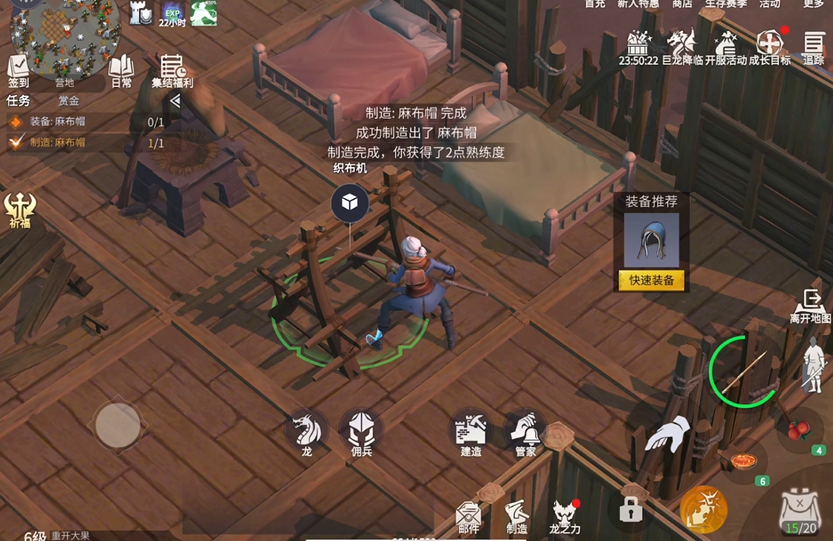Screen dimensions: 833x541
Task: Open the 制造 crafting menu
Action: 517,515
